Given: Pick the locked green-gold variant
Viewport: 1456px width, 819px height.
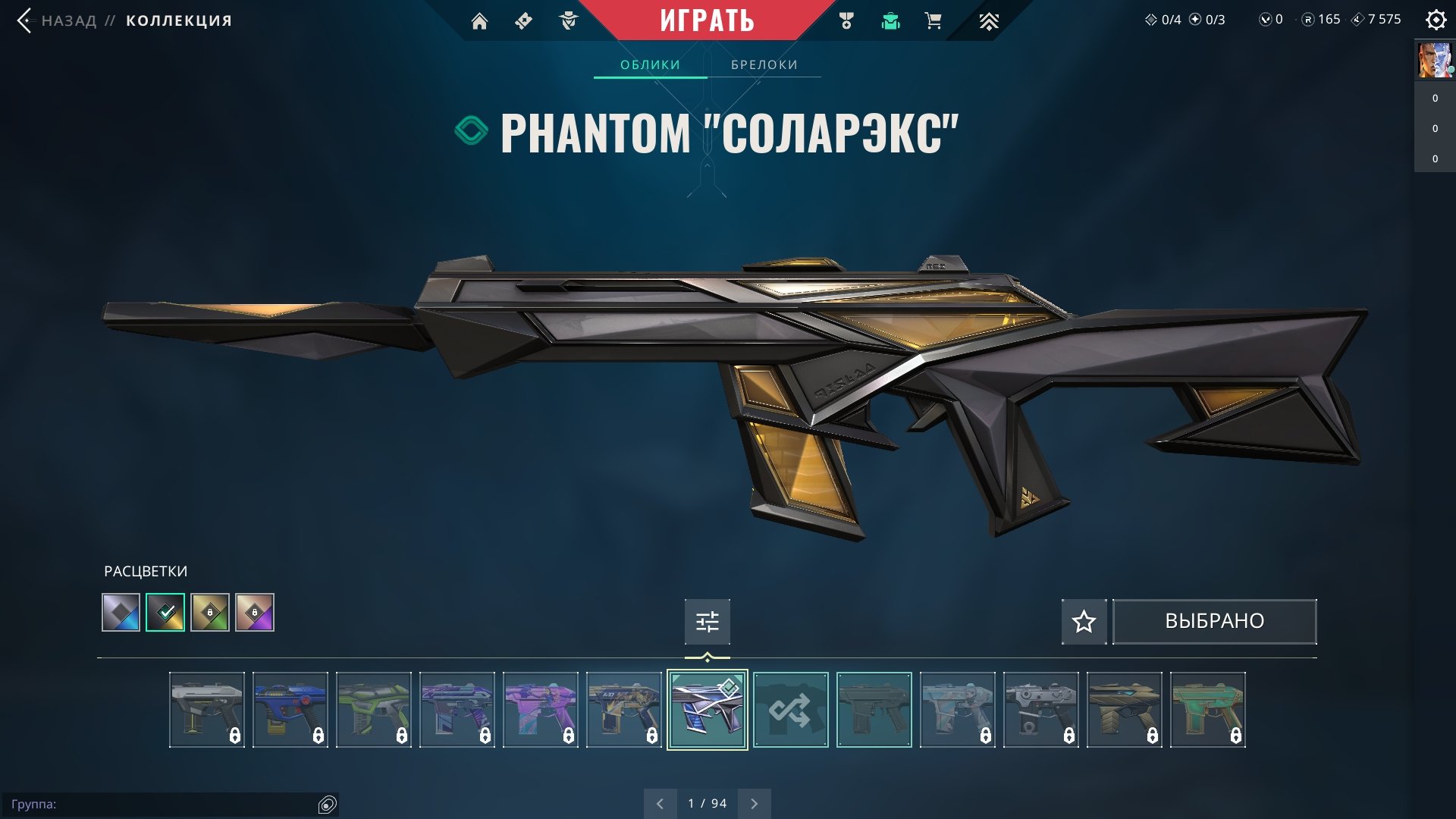Looking at the screenshot, I should (210, 613).
